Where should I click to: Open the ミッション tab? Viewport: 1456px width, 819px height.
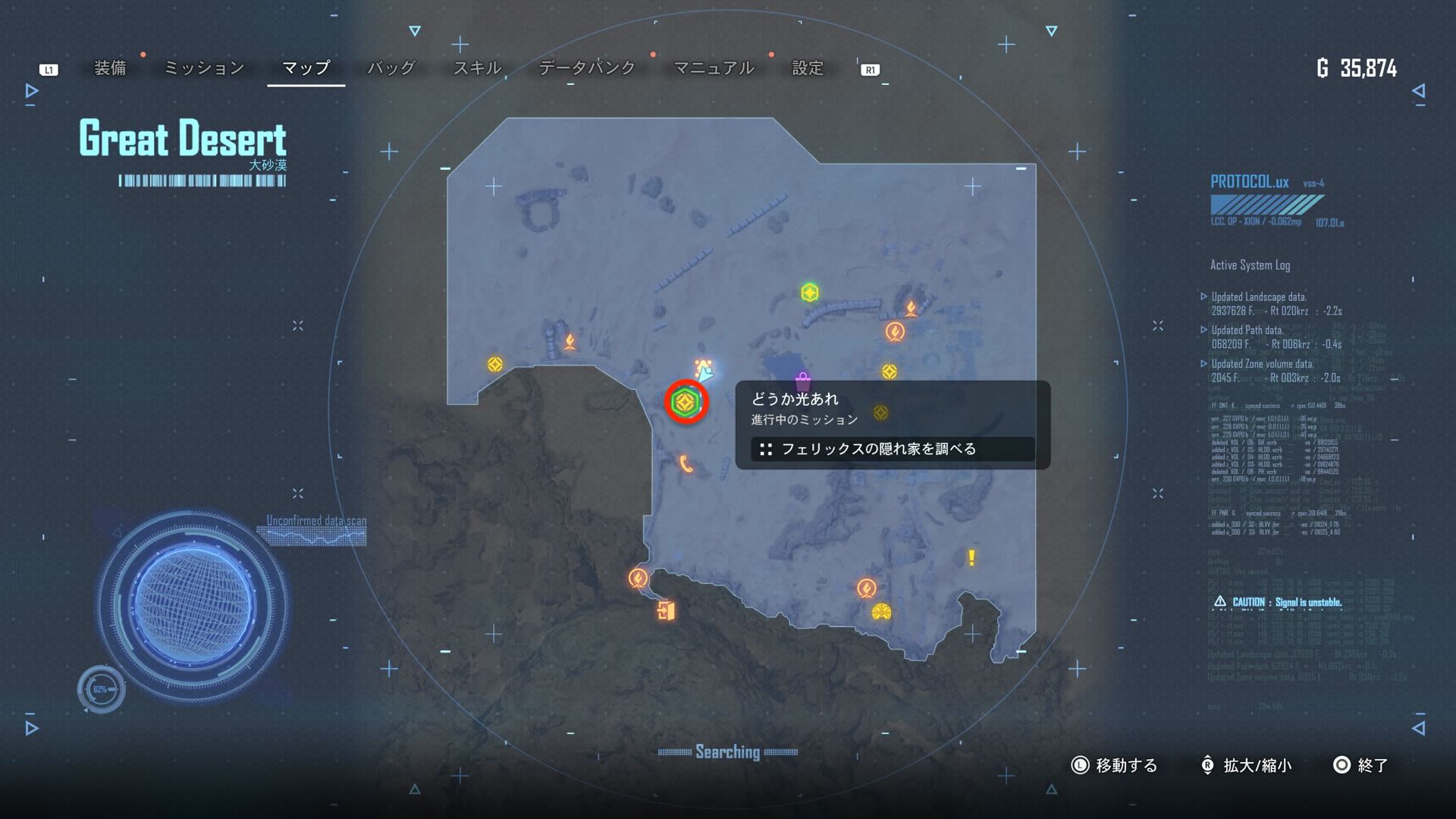click(x=204, y=68)
